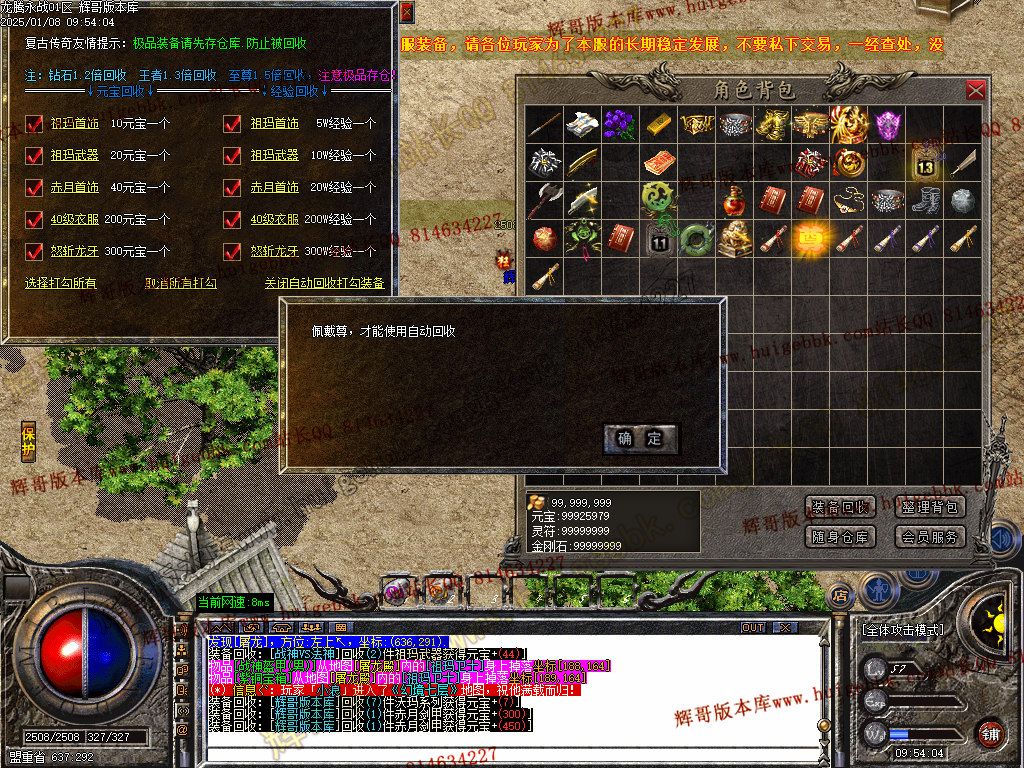Screen dimensions: 1024x768
Task: Toggle 怒斩龙牙 300元宝 recycle checkbox
Action: click(35, 251)
